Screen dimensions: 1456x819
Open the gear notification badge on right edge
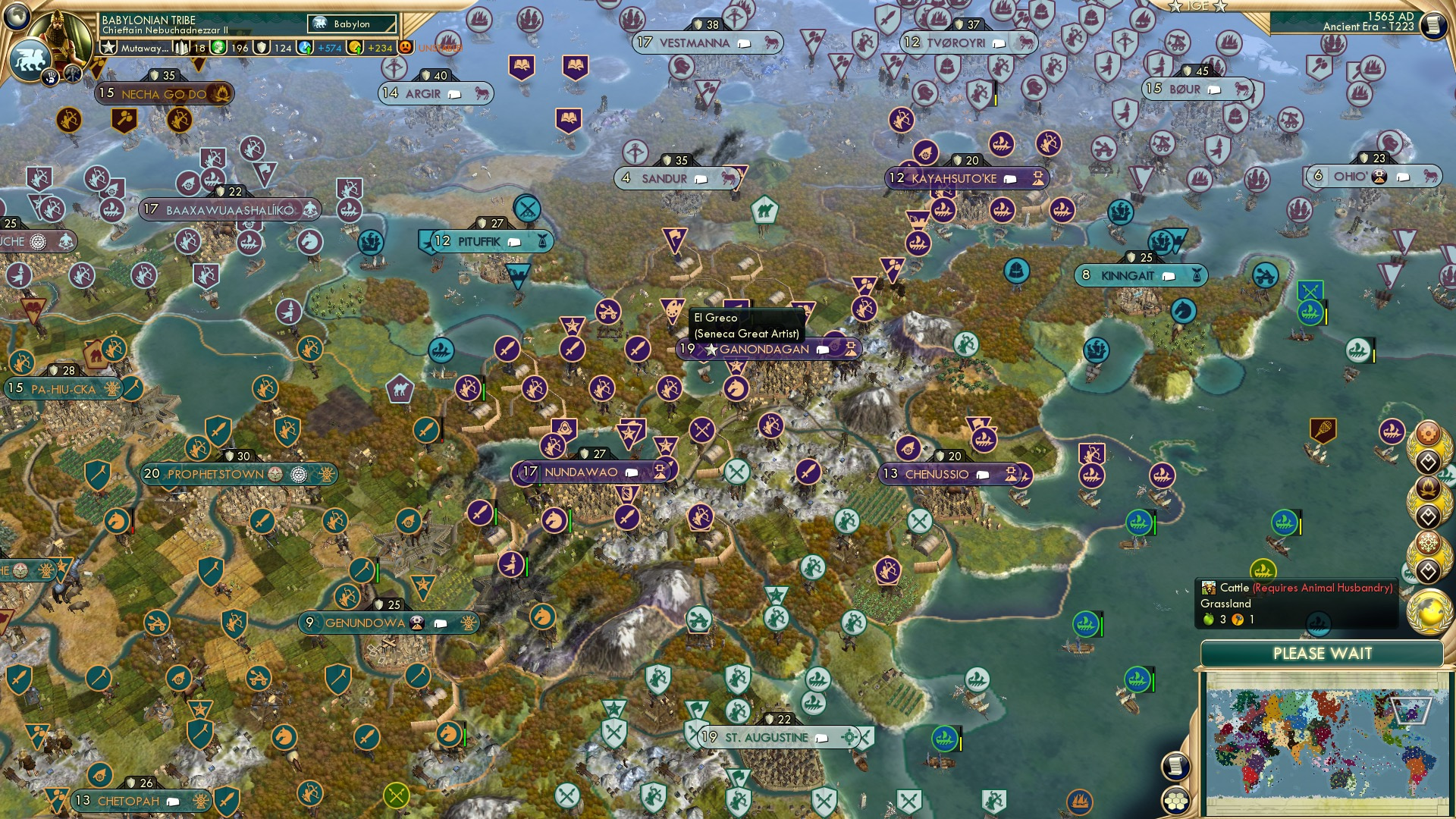click(x=1428, y=432)
